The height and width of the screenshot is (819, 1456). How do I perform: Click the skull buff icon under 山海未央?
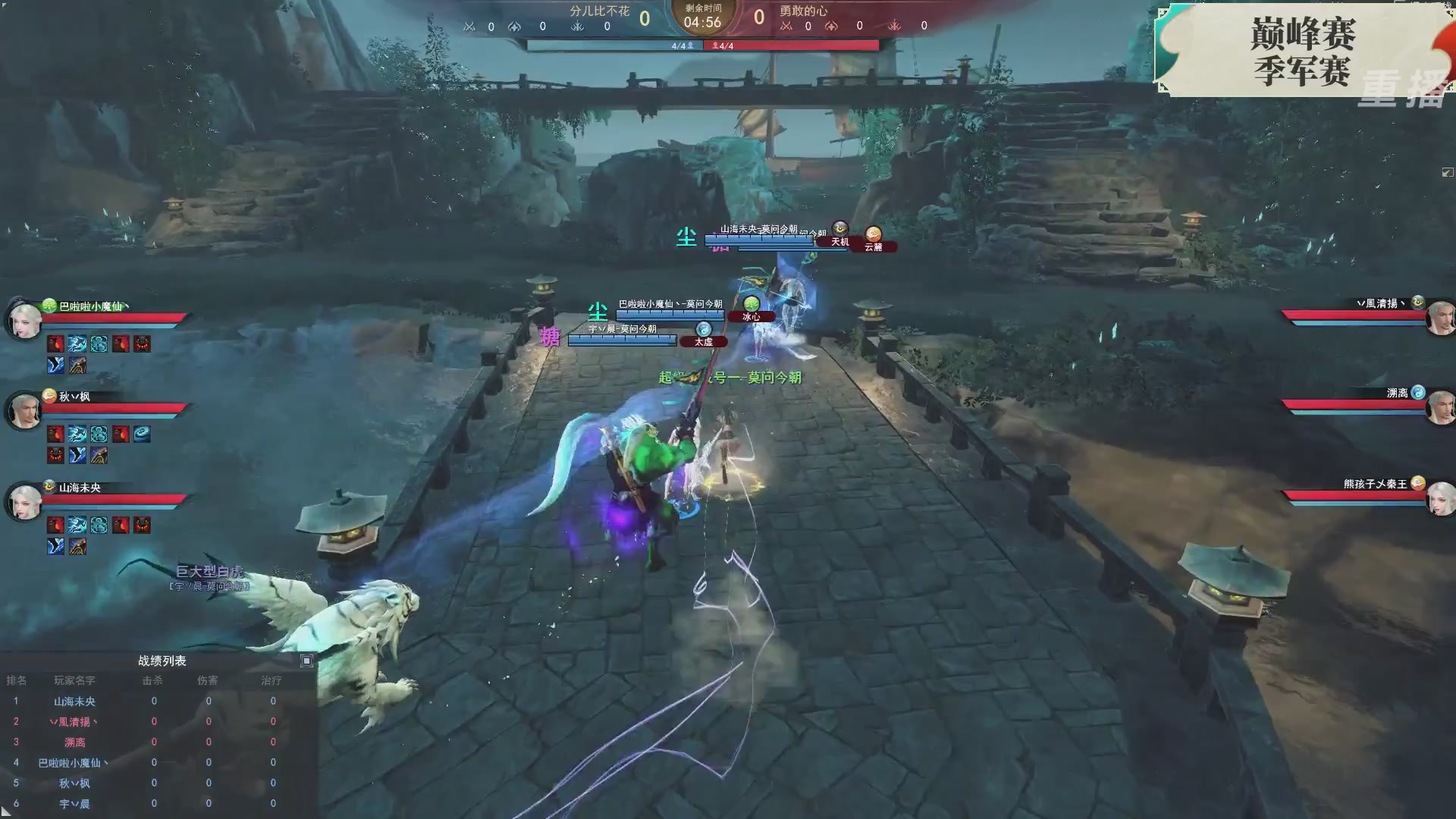coord(143,525)
